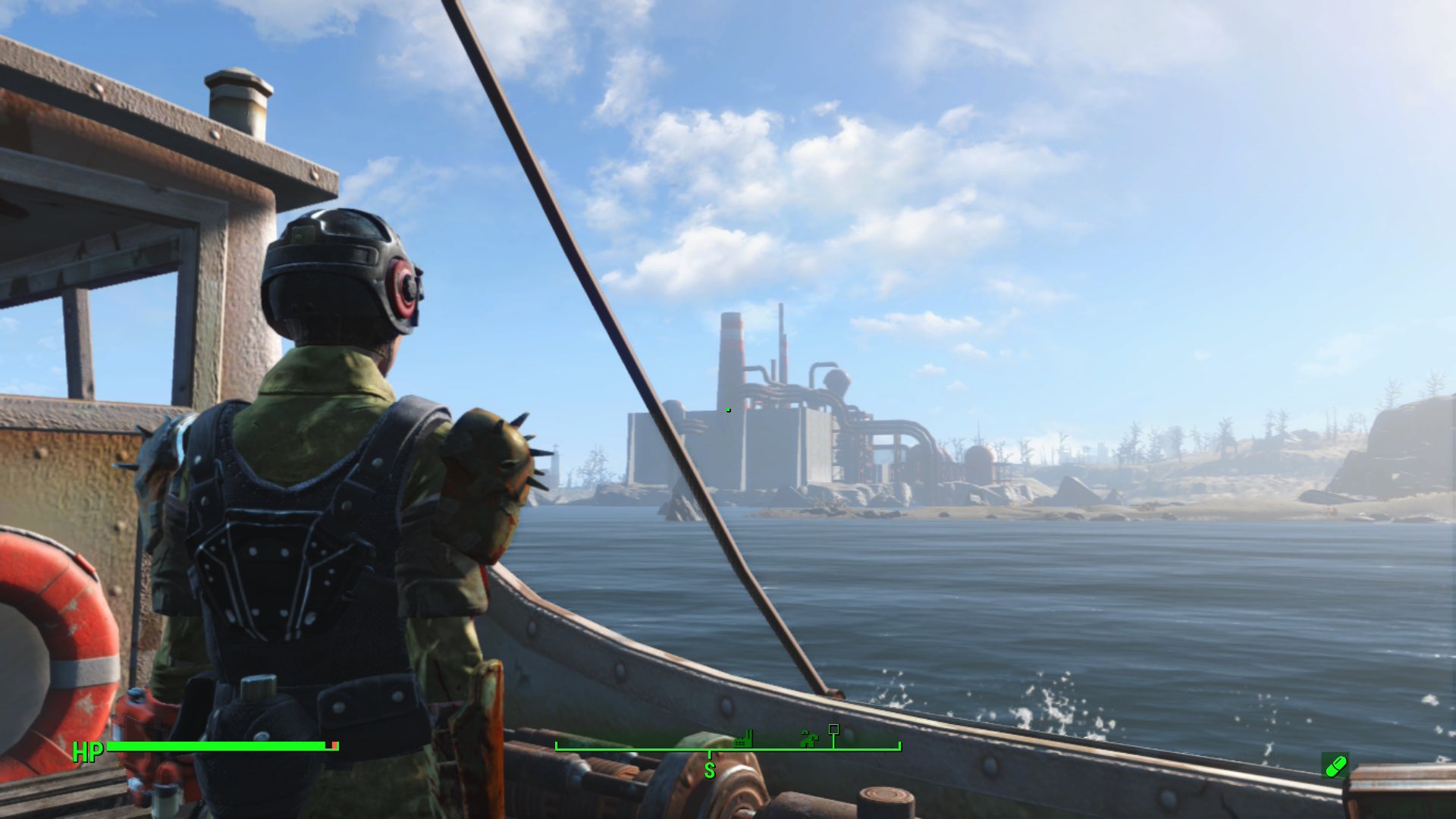Click the factory marker on the compass
1456x819 pixels.
pyautogui.click(x=744, y=739)
